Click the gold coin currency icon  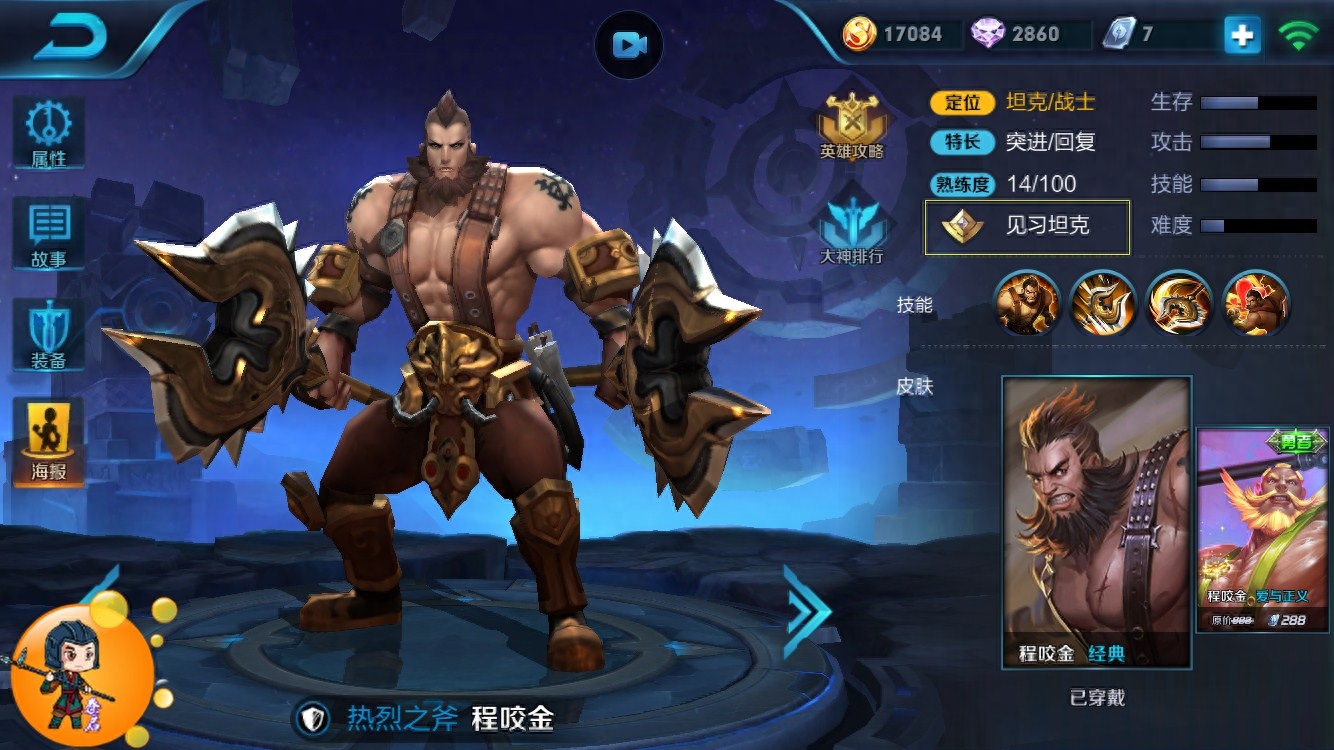(859, 34)
